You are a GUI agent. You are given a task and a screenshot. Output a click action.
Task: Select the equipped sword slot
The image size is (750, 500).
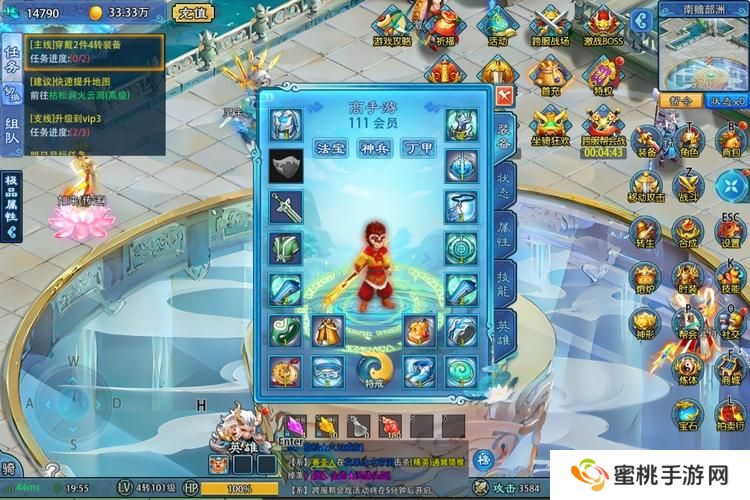286,207
